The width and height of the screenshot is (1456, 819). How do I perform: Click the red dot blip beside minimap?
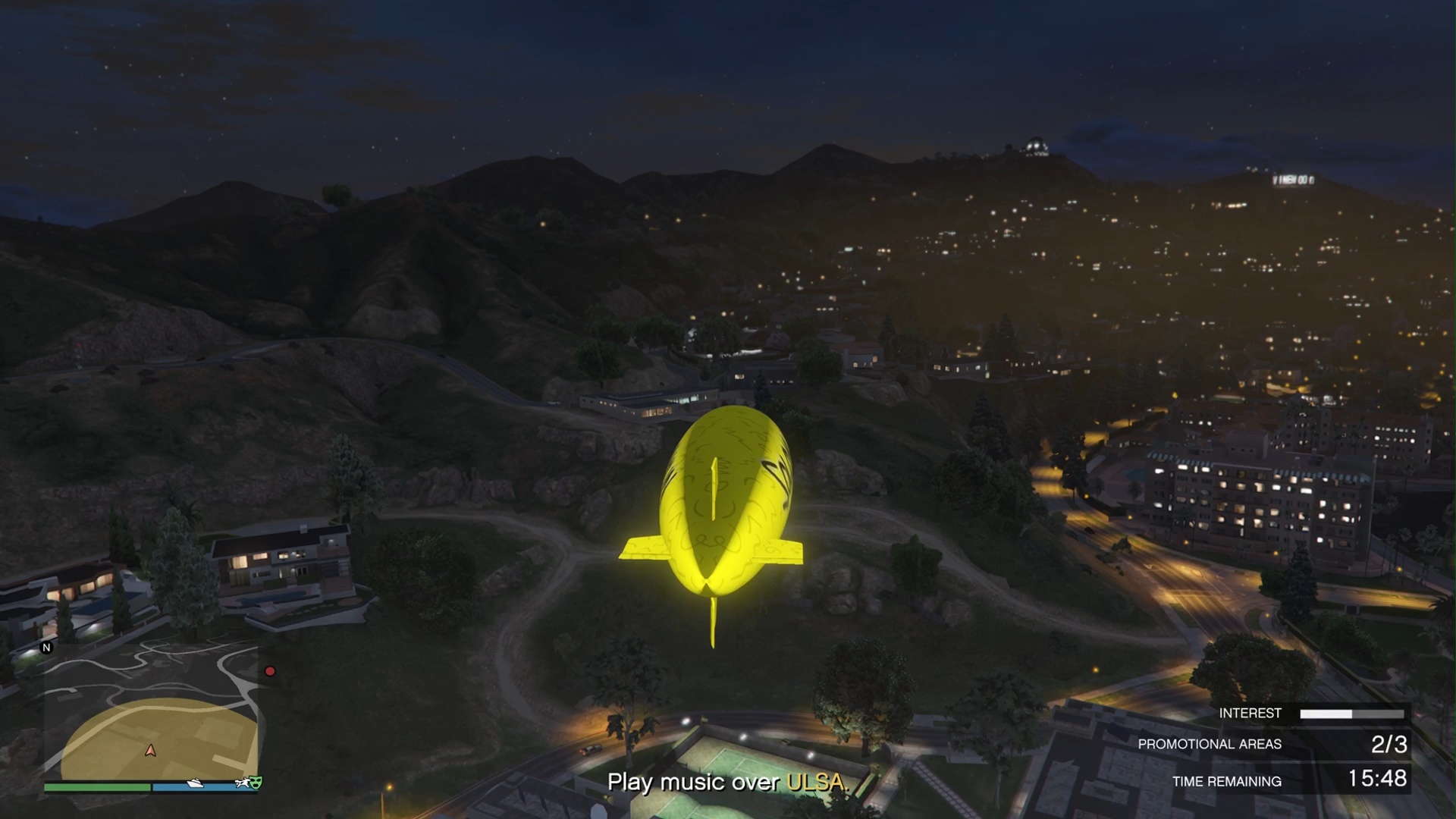(269, 671)
